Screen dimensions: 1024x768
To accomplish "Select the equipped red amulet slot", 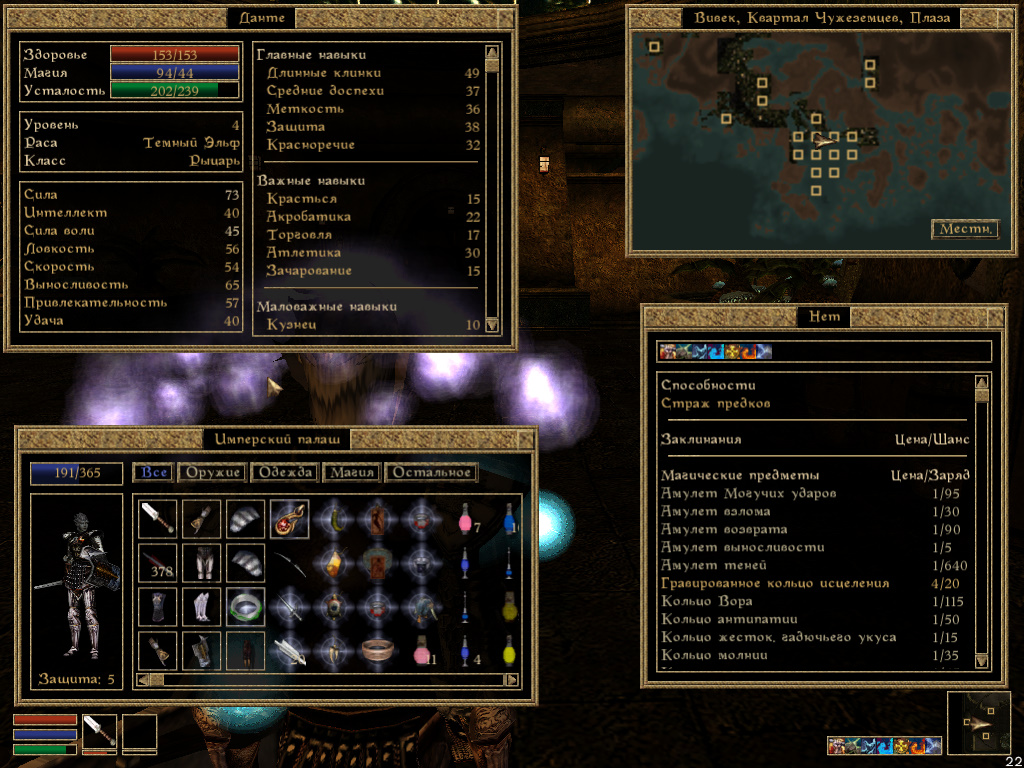I will point(289,519).
